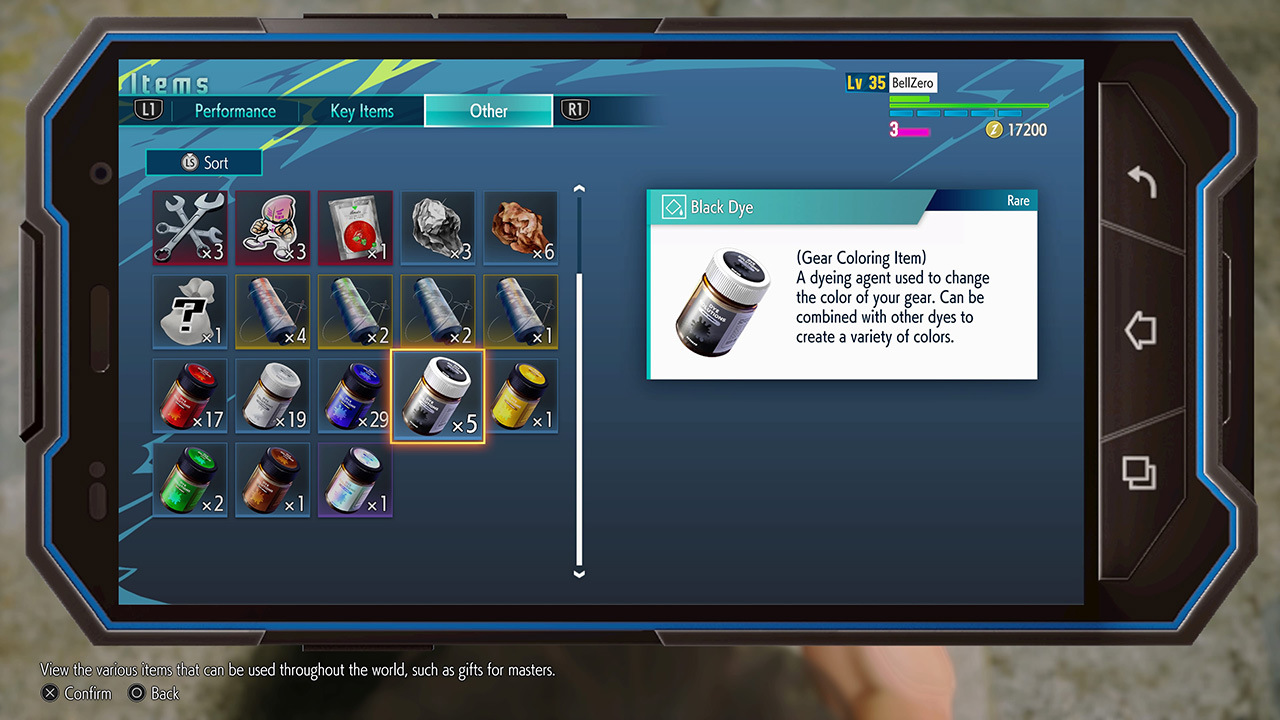Switch to the Performance tab
Image resolution: width=1280 pixels, height=720 pixels.
[x=234, y=111]
